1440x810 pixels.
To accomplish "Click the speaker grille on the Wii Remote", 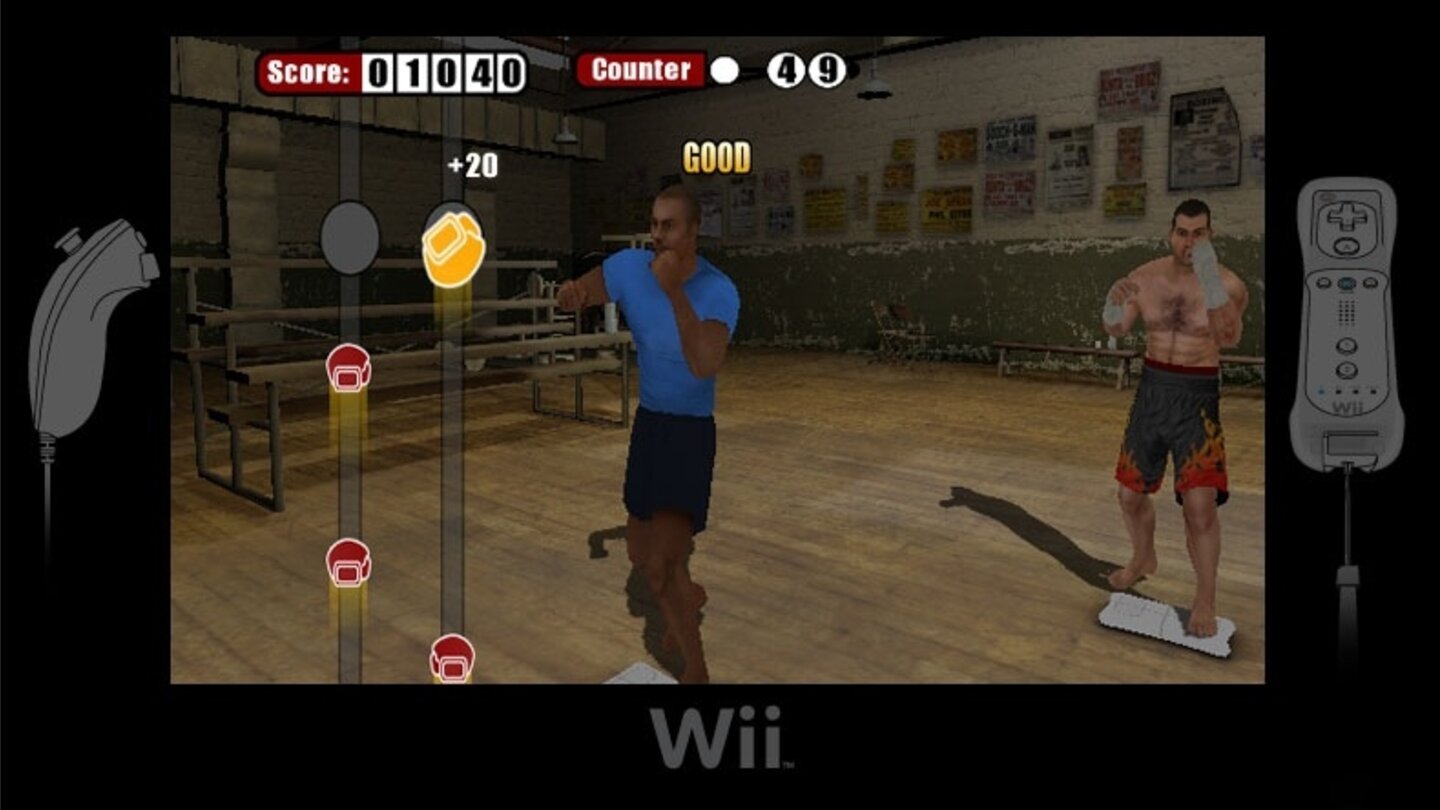I will pyautogui.click(x=1345, y=310).
